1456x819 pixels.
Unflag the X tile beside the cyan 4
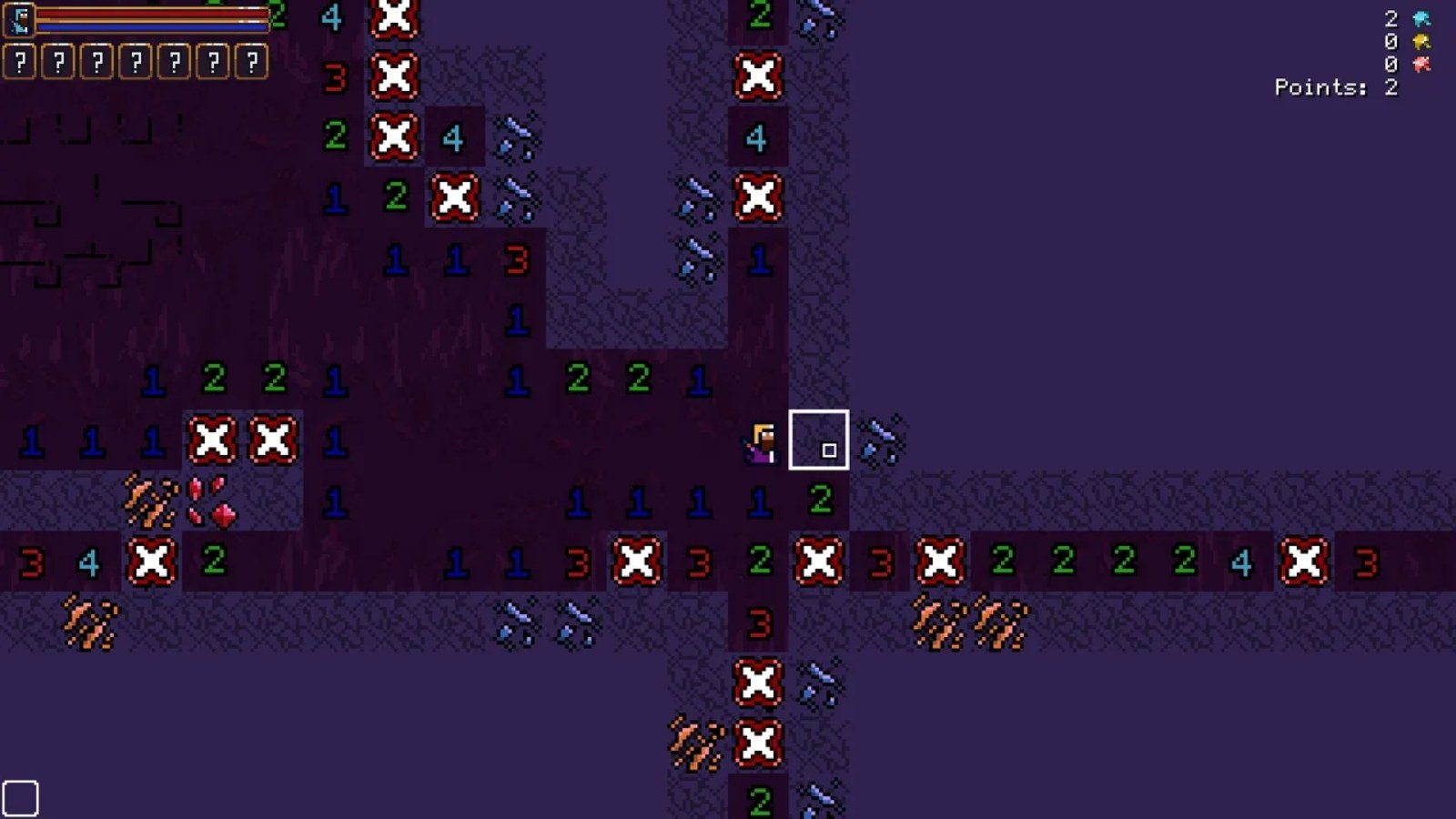[x=394, y=138]
